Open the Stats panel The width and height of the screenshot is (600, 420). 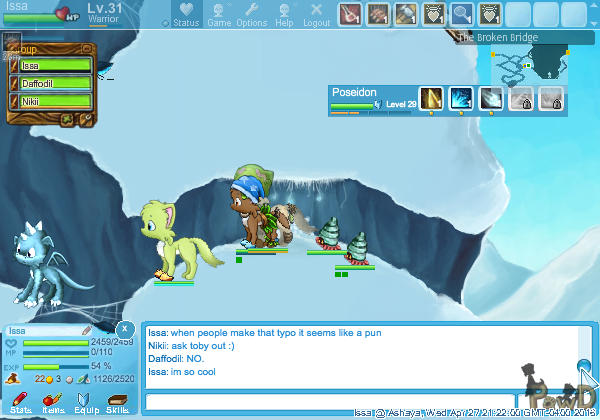tap(20, 403)
